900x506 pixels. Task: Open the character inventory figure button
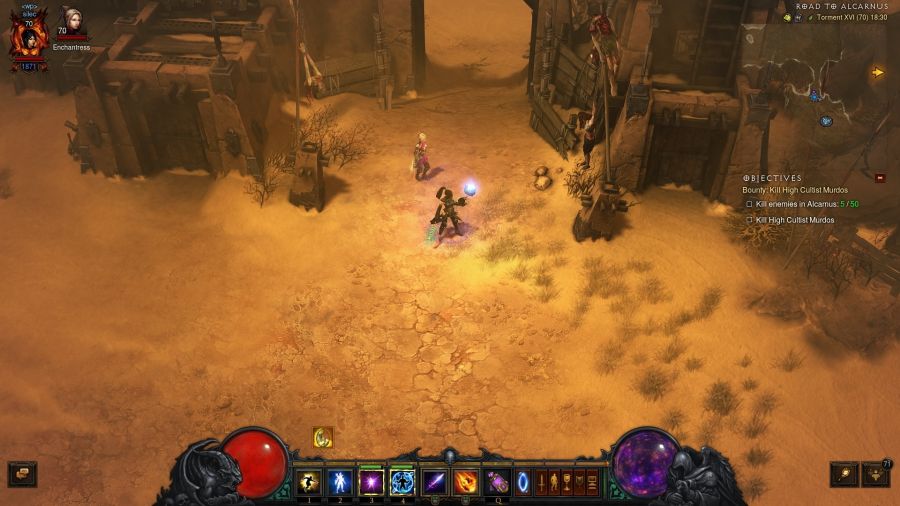pos(555,482)
